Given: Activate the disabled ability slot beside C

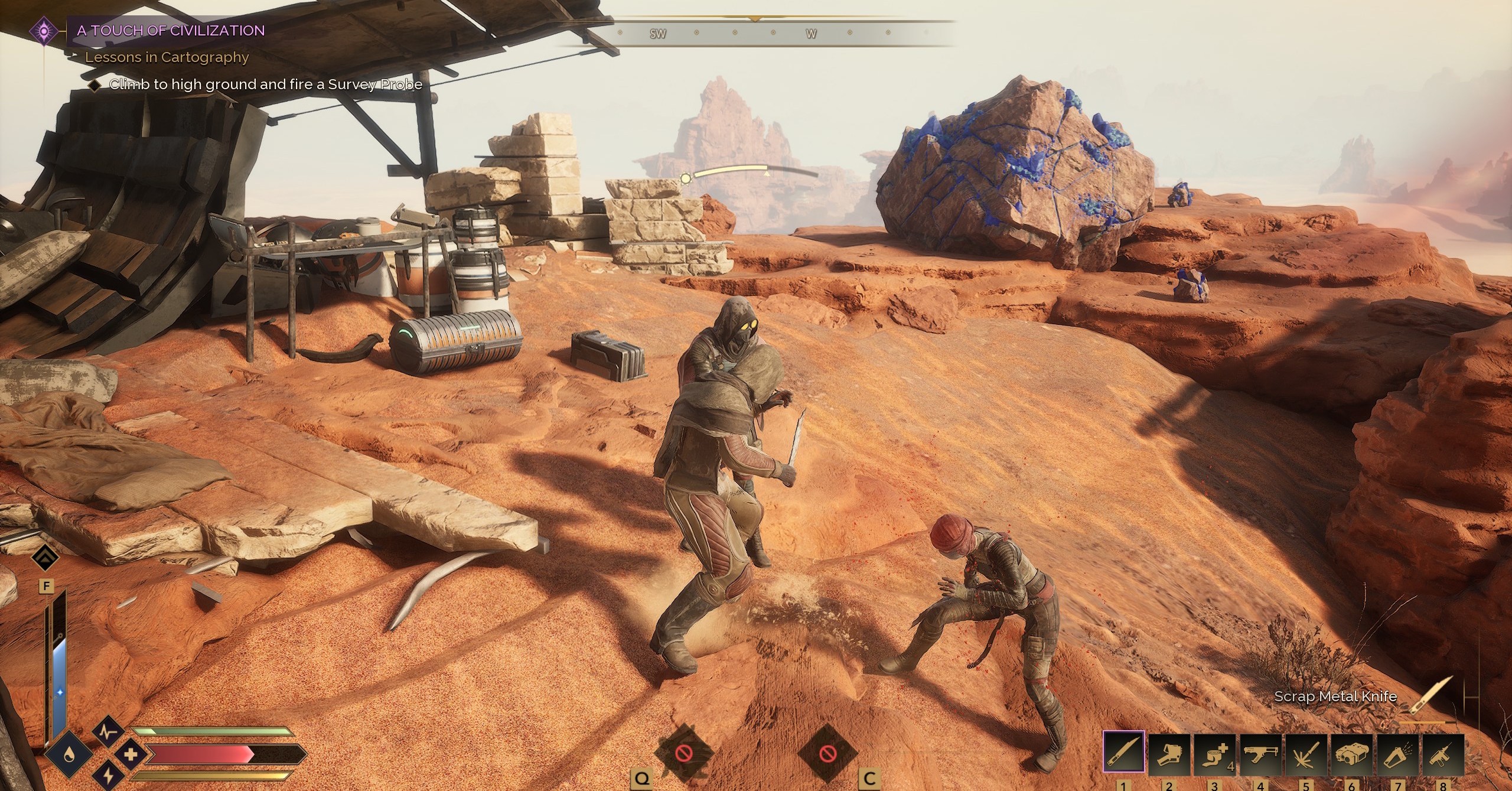Looking at the screenshot, I should tap(826, 753).
